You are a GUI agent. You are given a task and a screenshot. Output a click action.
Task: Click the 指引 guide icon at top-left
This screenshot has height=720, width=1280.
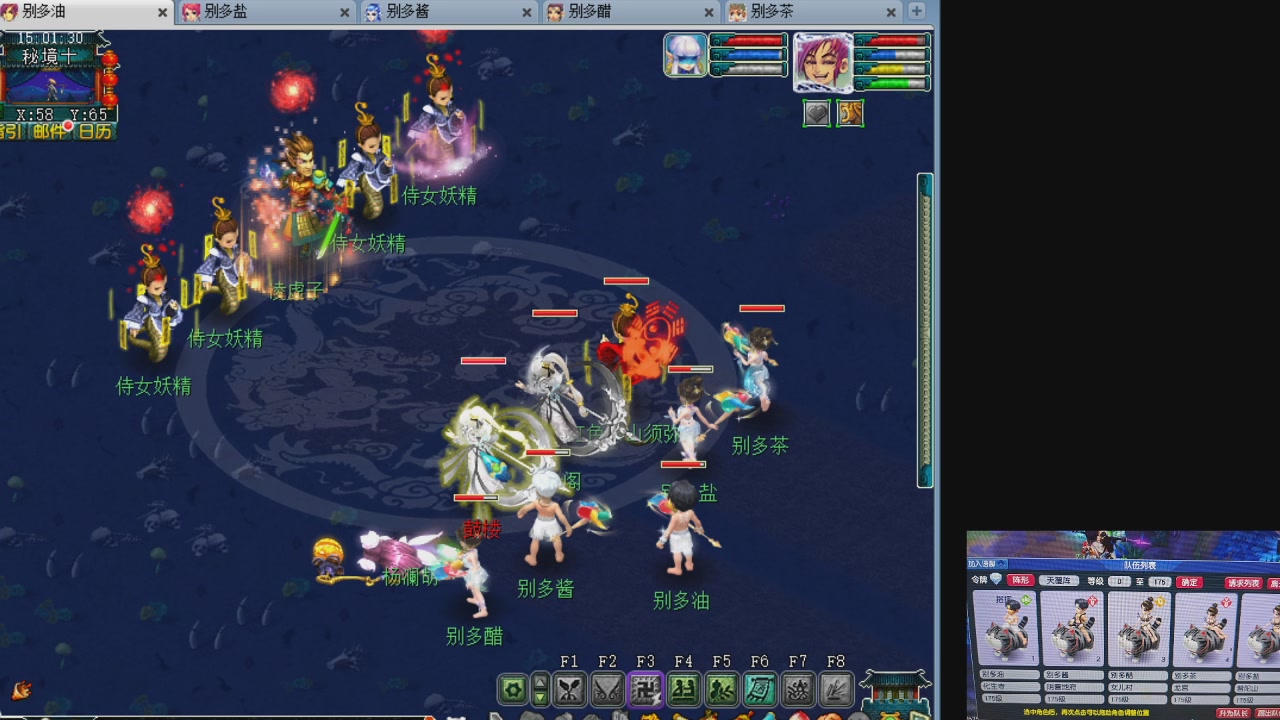pos(12,131)
